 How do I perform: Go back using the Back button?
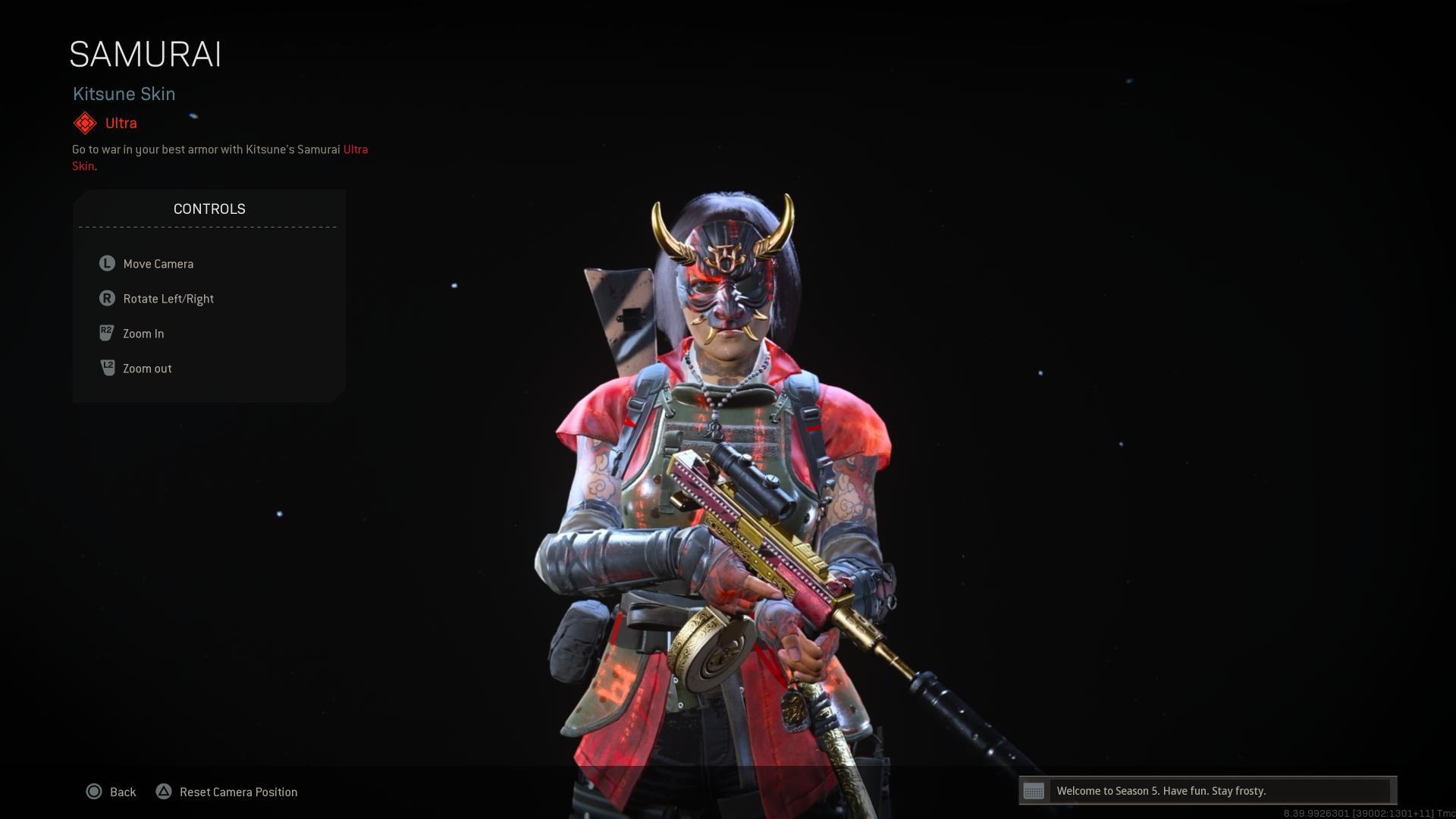(111, 792)
